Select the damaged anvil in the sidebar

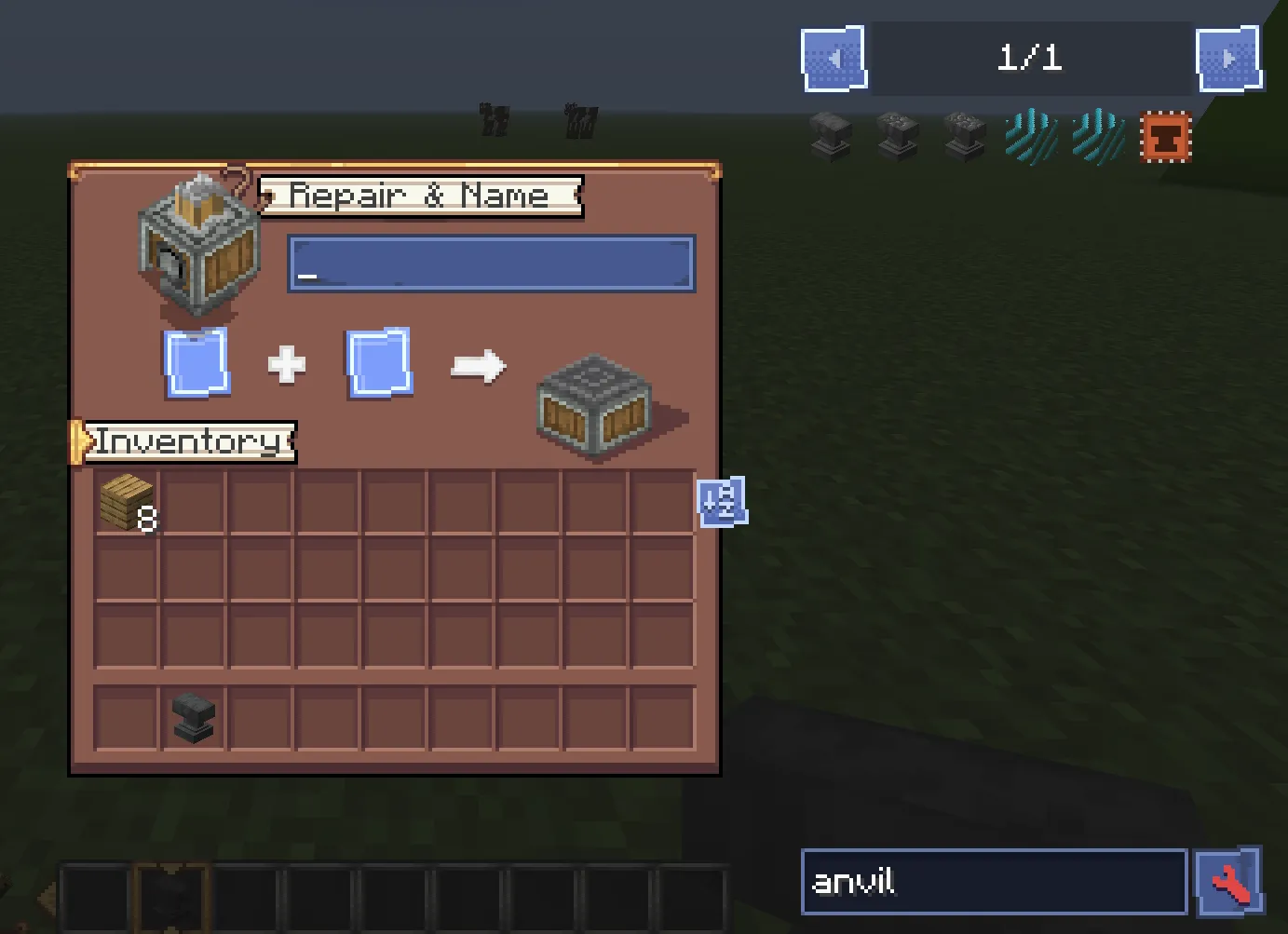(x=964, y=137)
